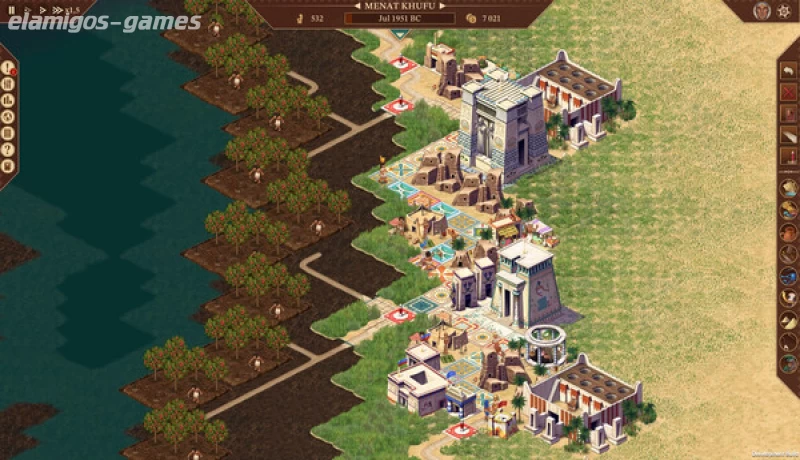This screenshot has width=800, height=460.
Task: Select the red X demolish tool
Action: pos(789,93)
